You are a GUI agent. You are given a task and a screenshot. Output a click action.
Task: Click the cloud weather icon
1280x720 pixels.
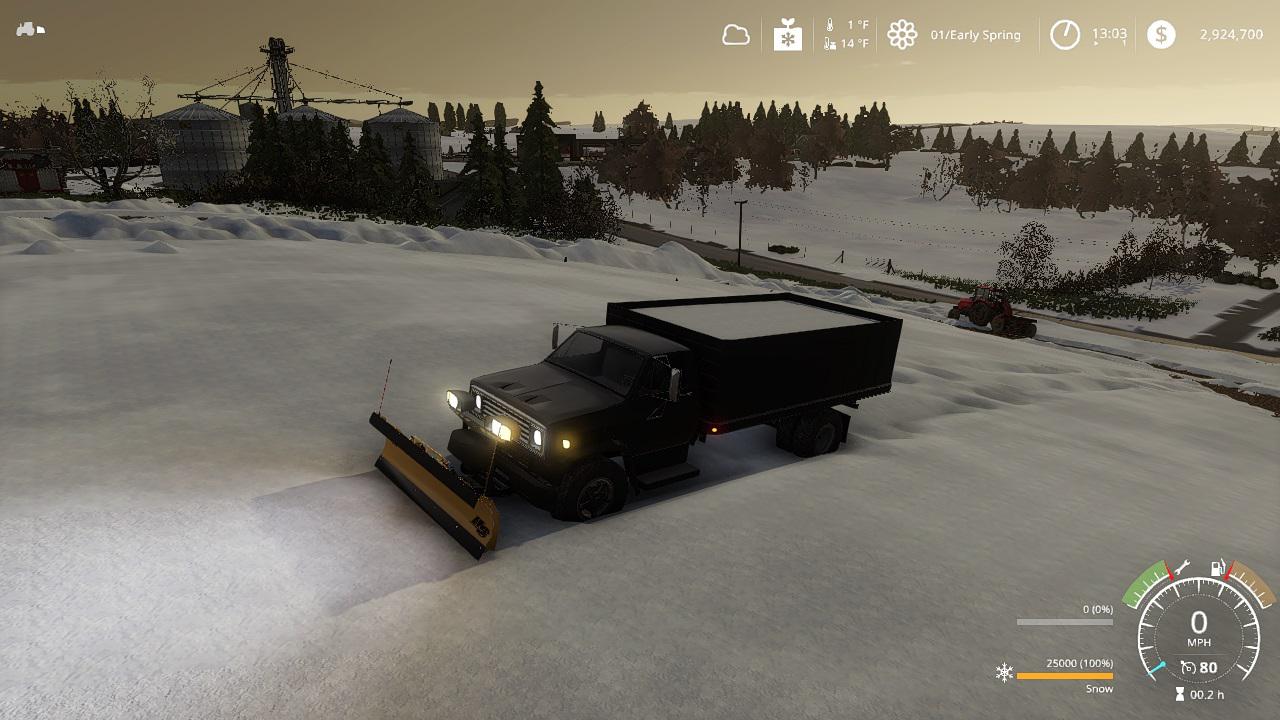coord(736,35)
